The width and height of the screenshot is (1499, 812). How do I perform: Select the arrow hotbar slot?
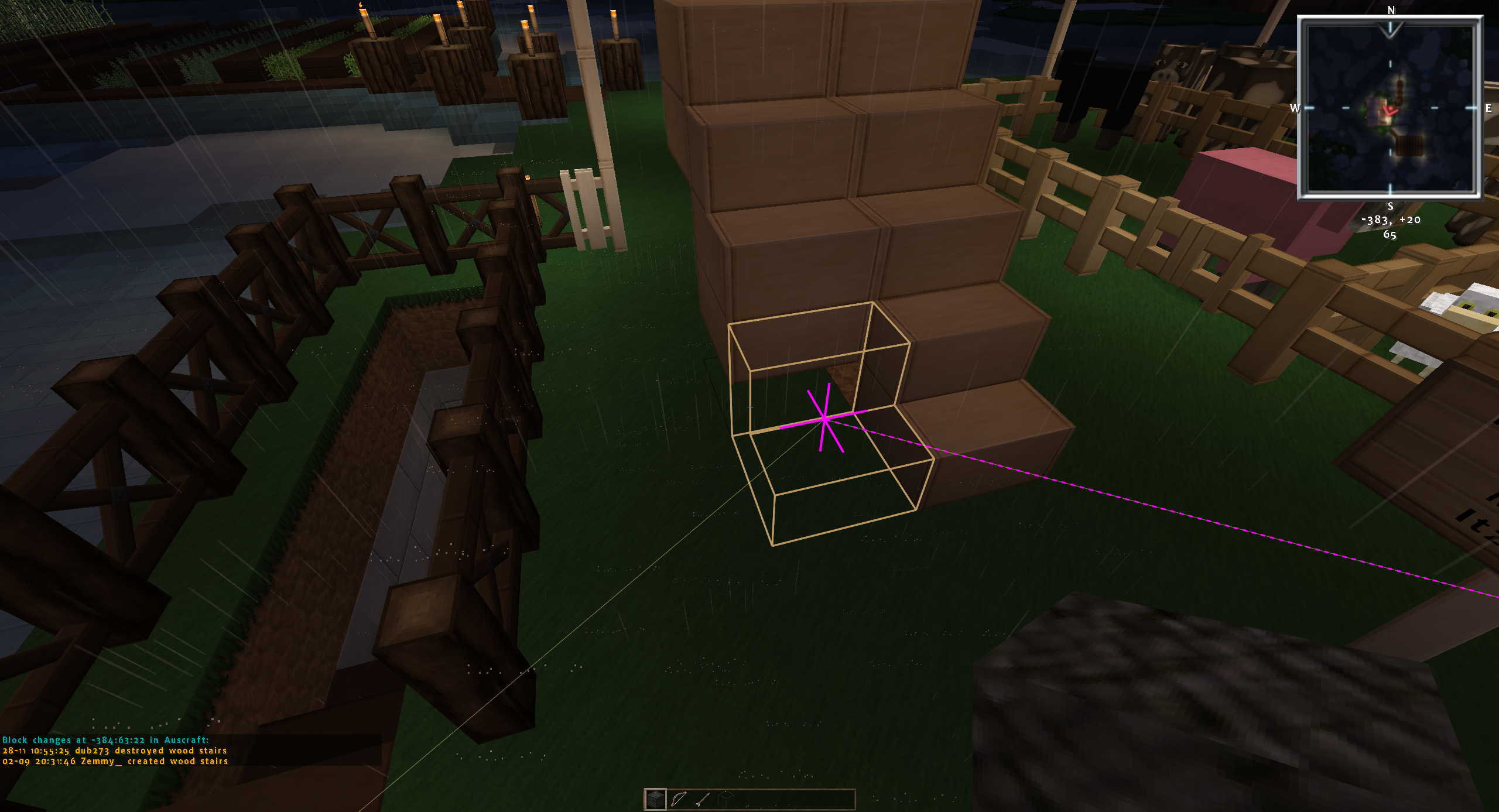point(702,799)
